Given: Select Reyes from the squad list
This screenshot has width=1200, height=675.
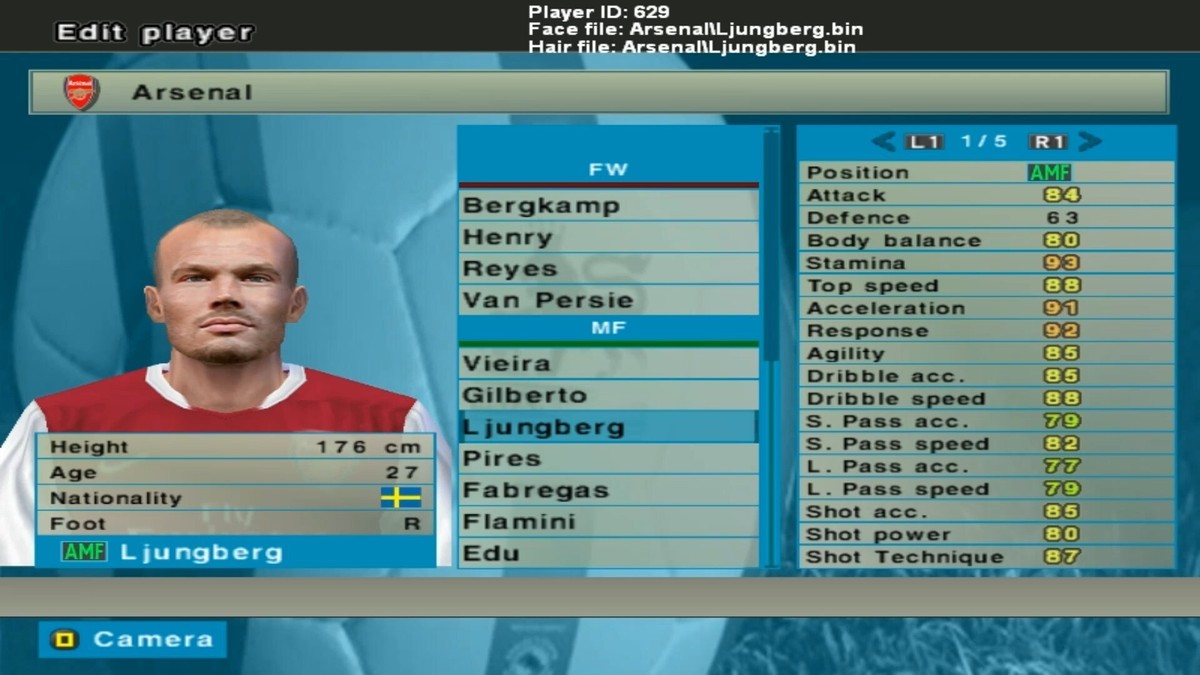Looking at the screenshot, I should [x=608, y=269].
